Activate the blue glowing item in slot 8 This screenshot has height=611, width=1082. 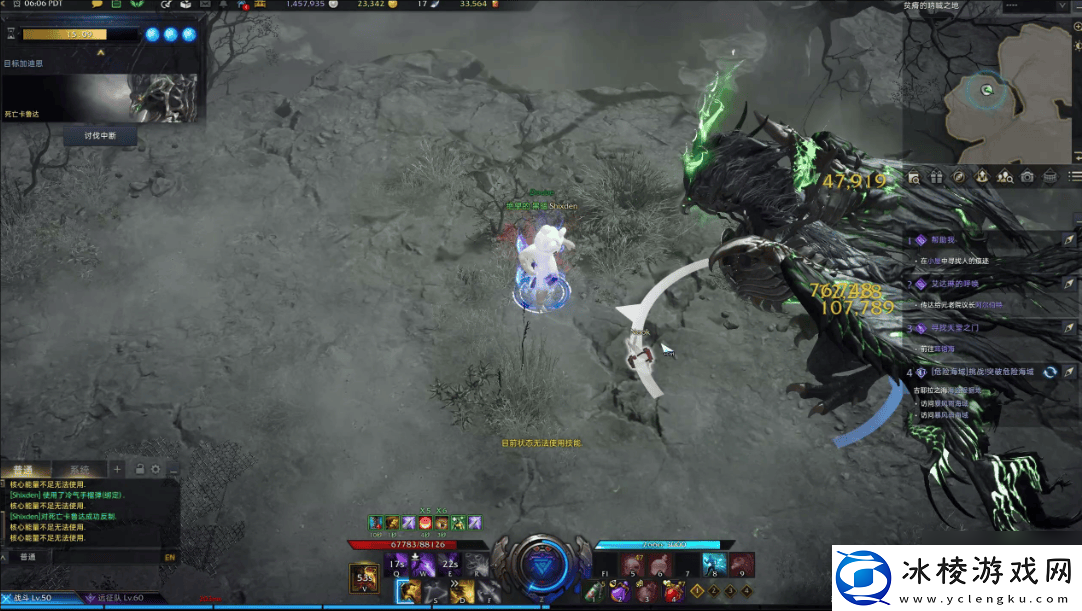pos(714,565)
